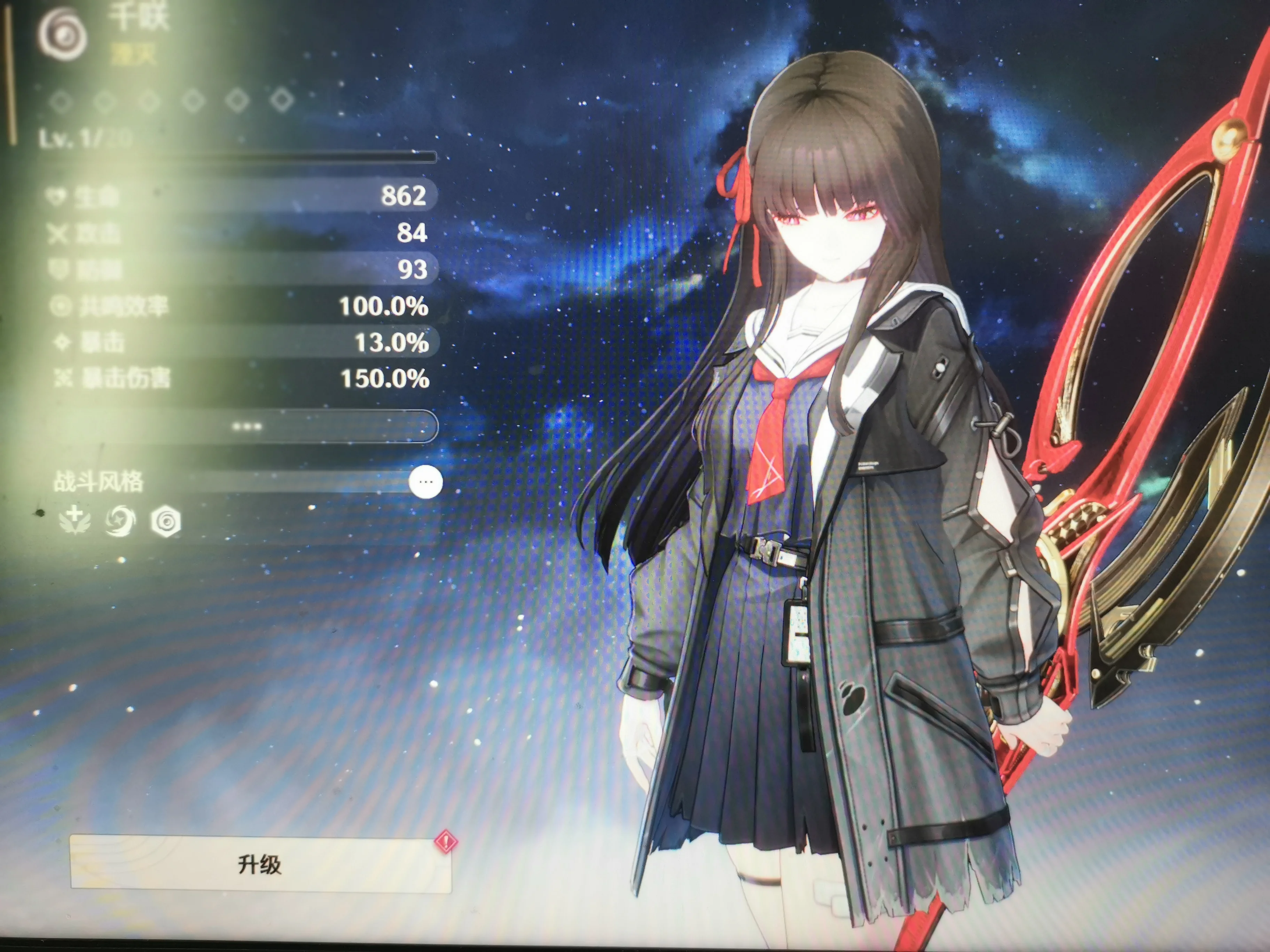Expand the full attribute list bar

tap(247, 426)
